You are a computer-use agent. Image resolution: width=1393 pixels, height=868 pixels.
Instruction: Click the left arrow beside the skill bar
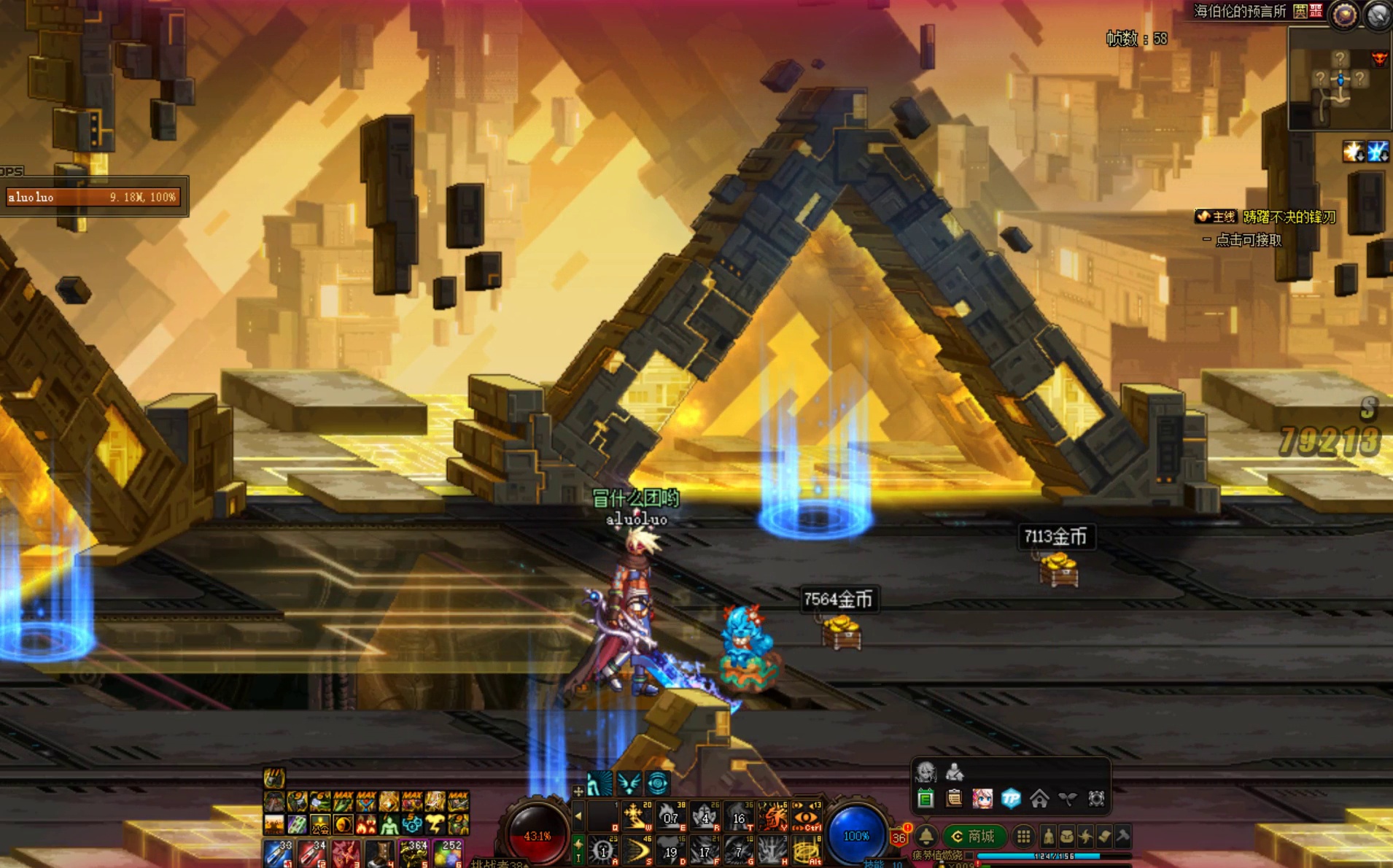point(578,816)
